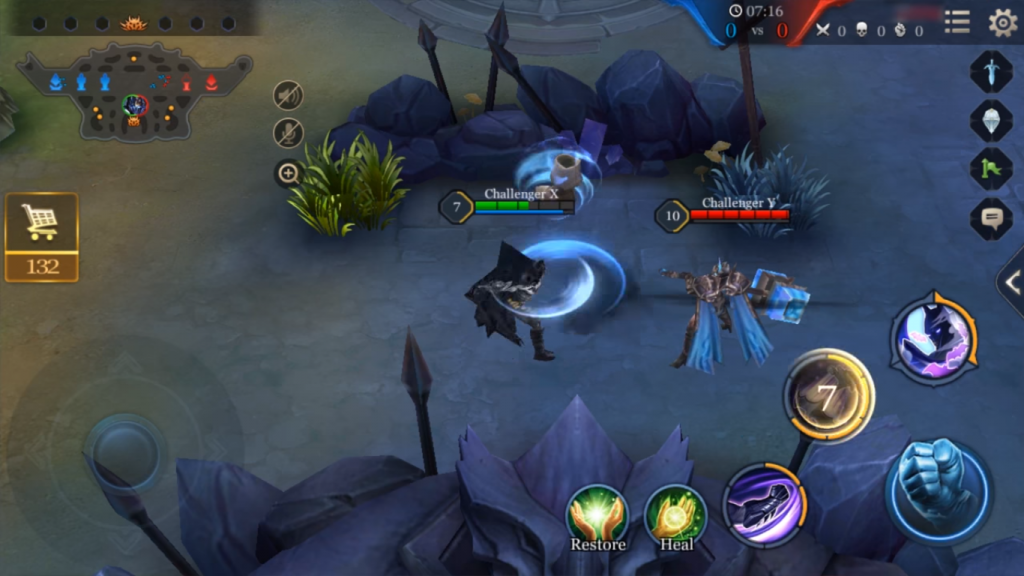Toggle the muted microphone icon
This screenshot has height=576, width=1024.
point(288,133)
